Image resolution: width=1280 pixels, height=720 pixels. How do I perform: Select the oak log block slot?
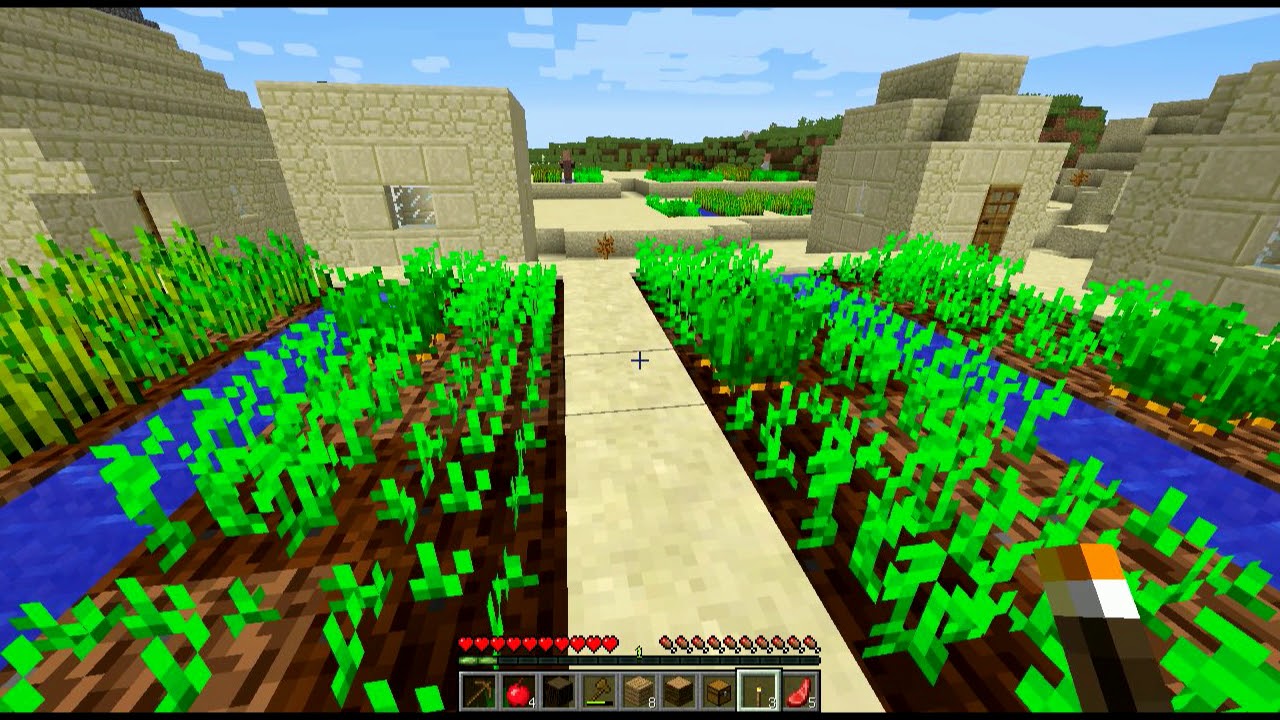tap(557, 690)
